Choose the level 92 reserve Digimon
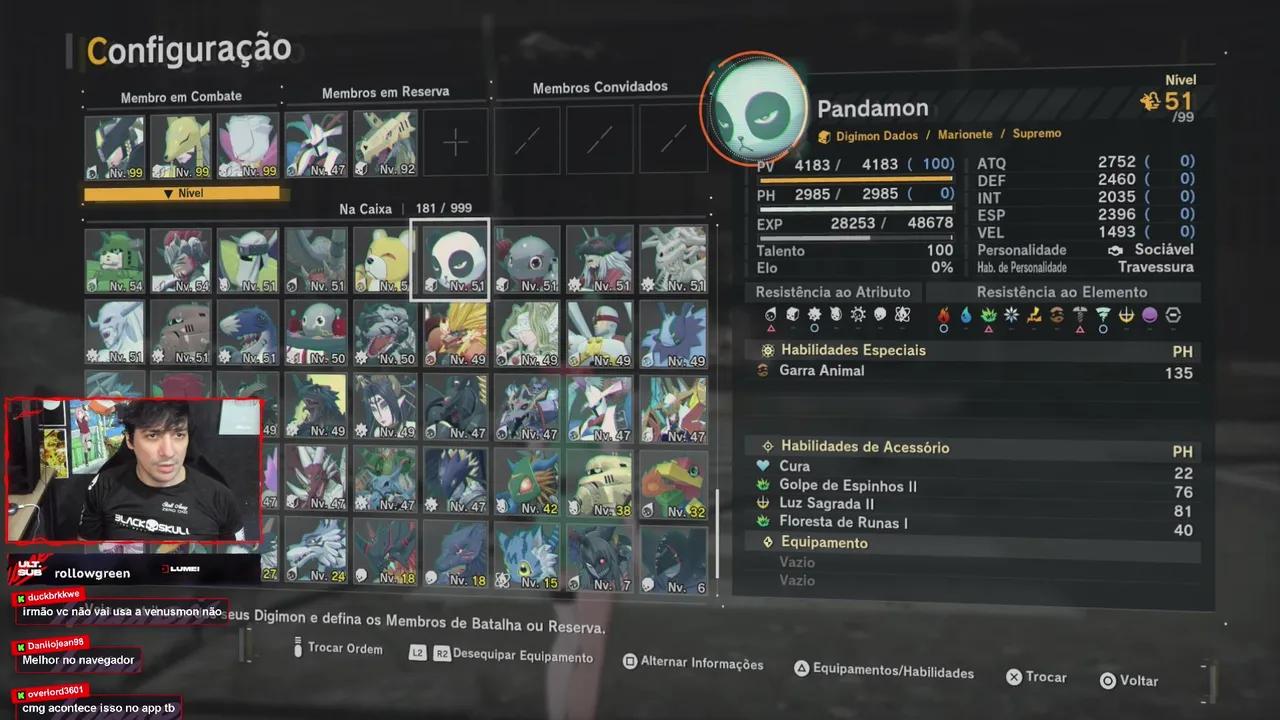Viewport: 1280px width, 720px height. tap(385, 144)
